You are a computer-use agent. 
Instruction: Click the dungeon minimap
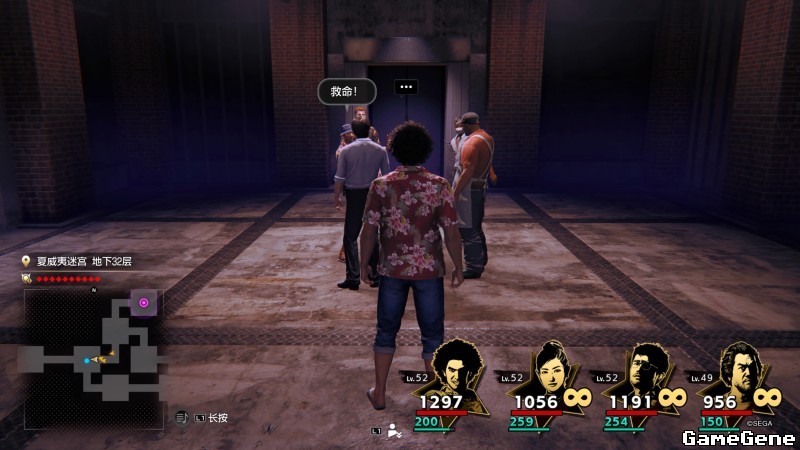click(x=93, y=358)
